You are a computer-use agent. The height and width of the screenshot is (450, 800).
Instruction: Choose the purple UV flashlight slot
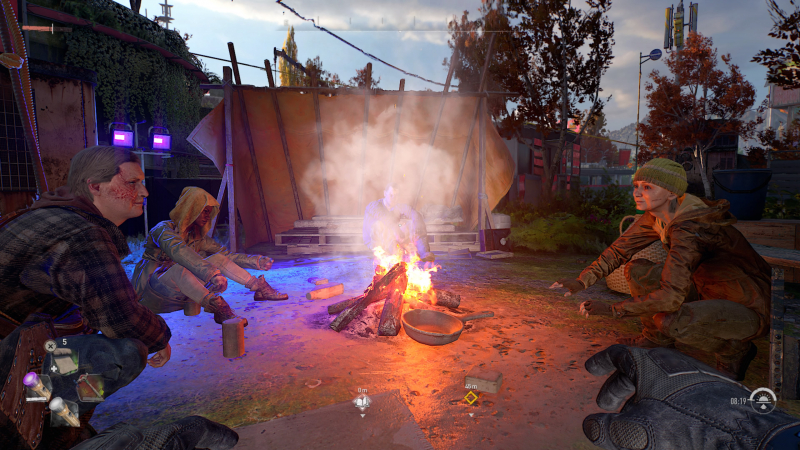coord(36,385)
